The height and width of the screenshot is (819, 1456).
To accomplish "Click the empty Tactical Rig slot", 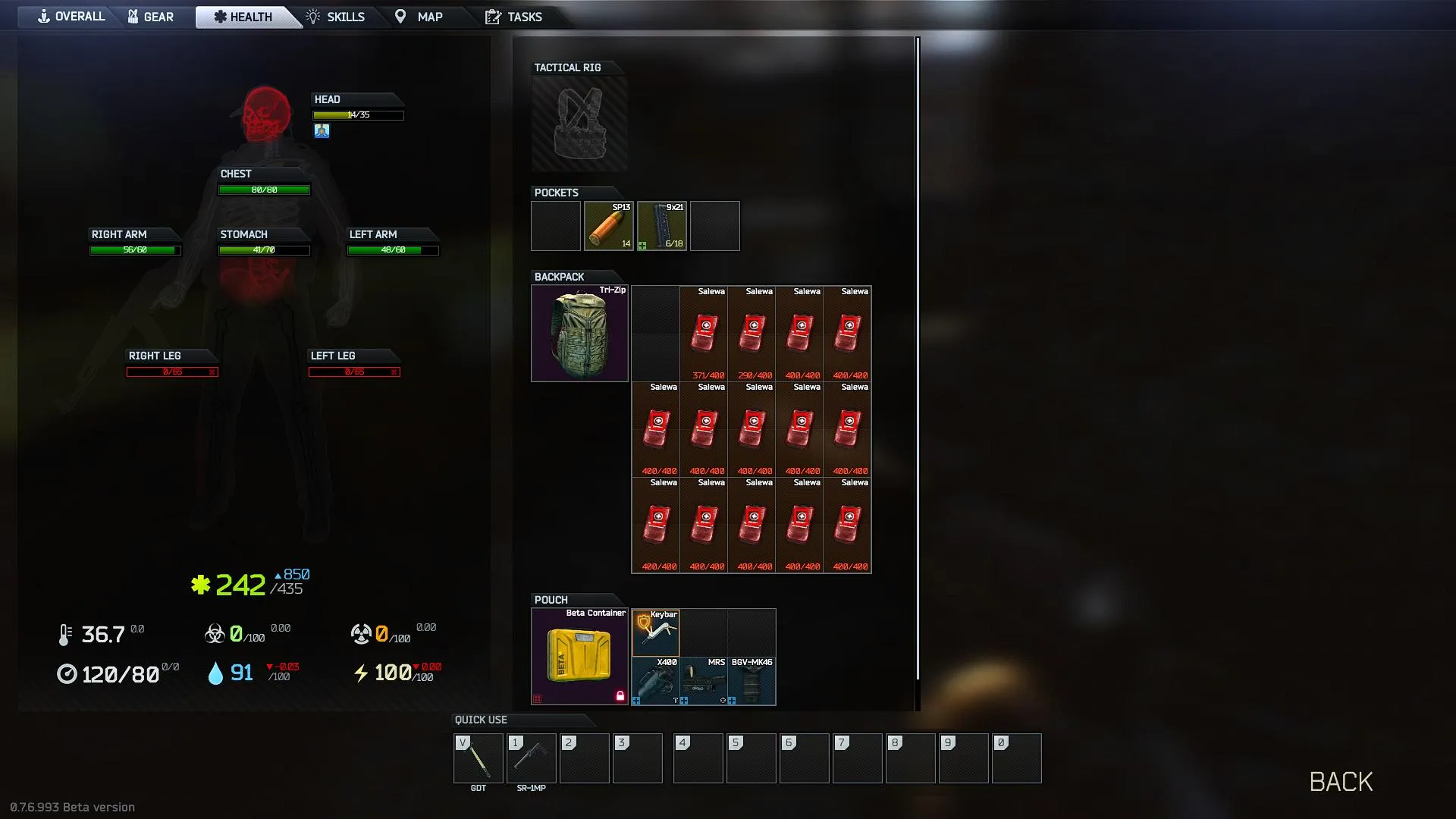I will [579, 124].
